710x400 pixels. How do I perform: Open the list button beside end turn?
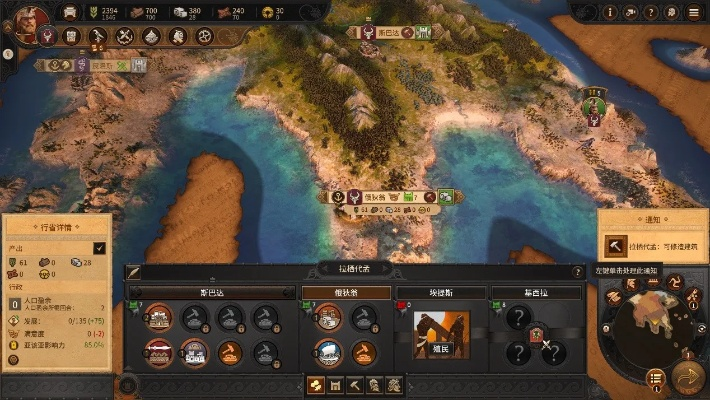coord(655,377)
